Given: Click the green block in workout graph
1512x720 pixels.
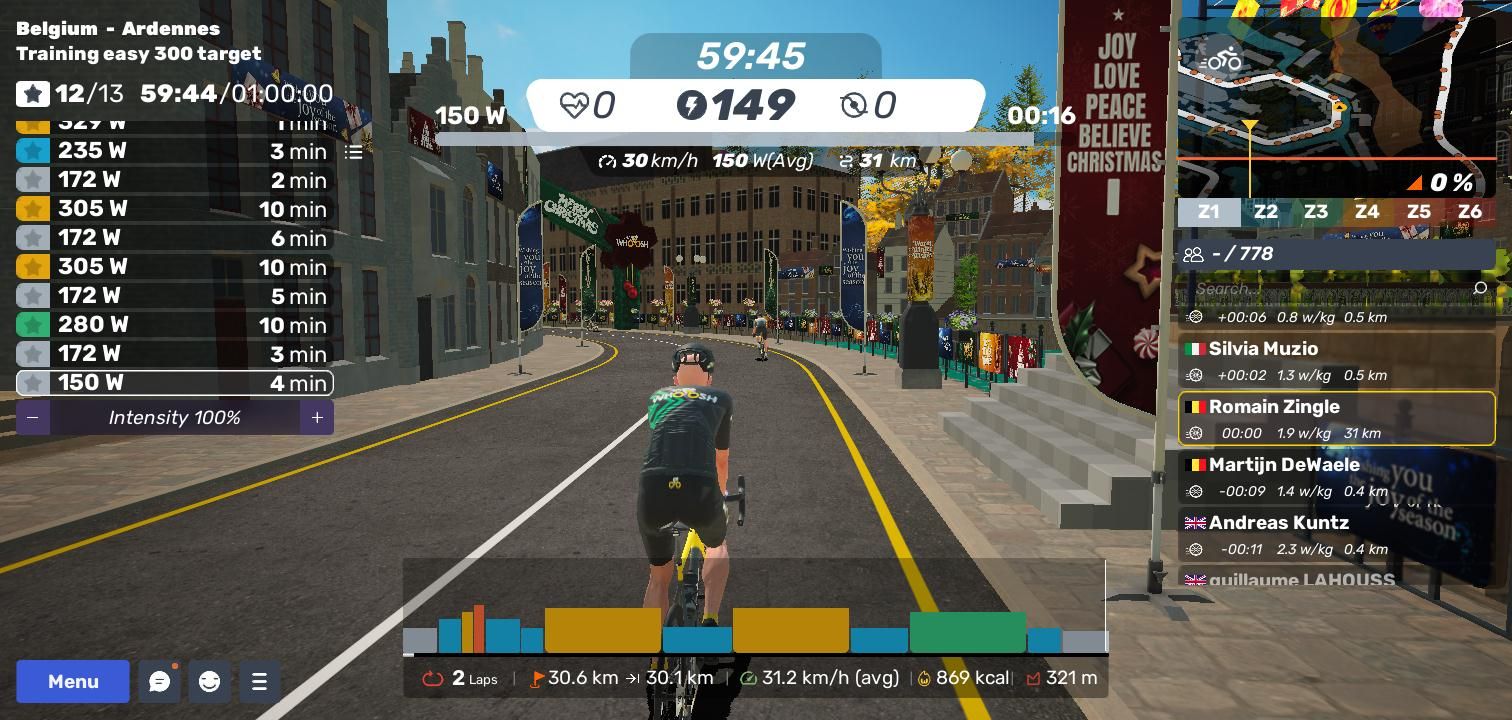Looking at the screenshot, I should pos(967,632).
